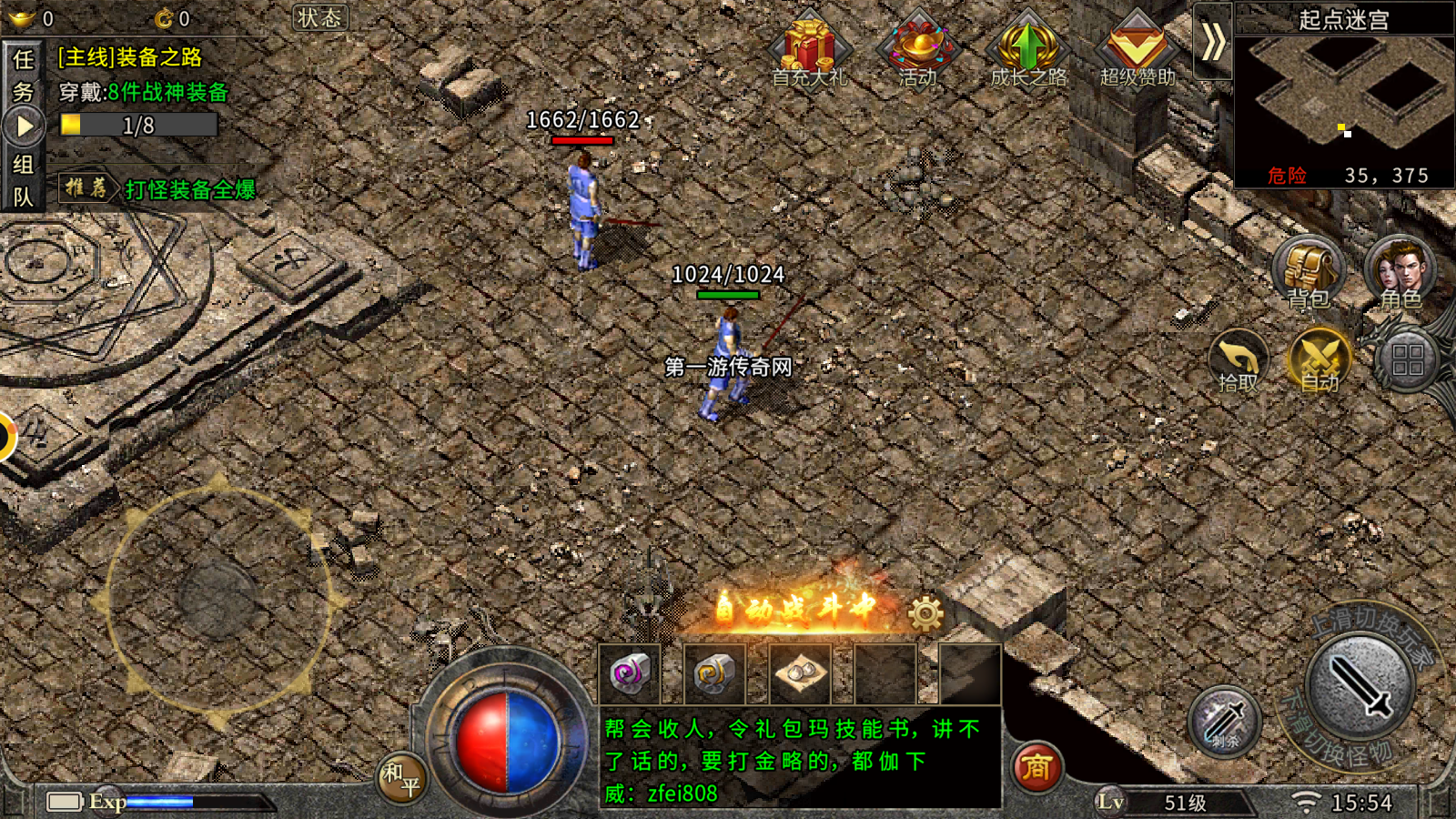Image resolution: width=1456 pixels, height=819 pixels.
Task: Open the auto-battle gear settings
Action: point(925,614)
